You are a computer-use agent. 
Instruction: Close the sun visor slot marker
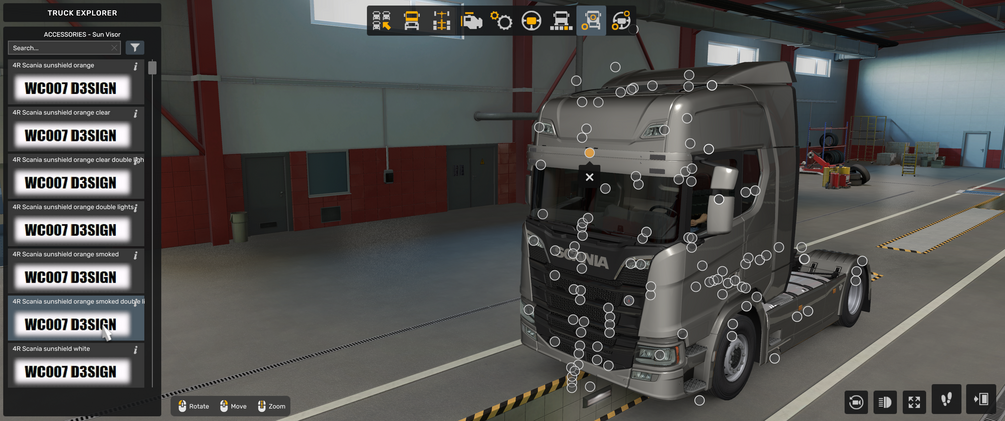click(589, 177)
